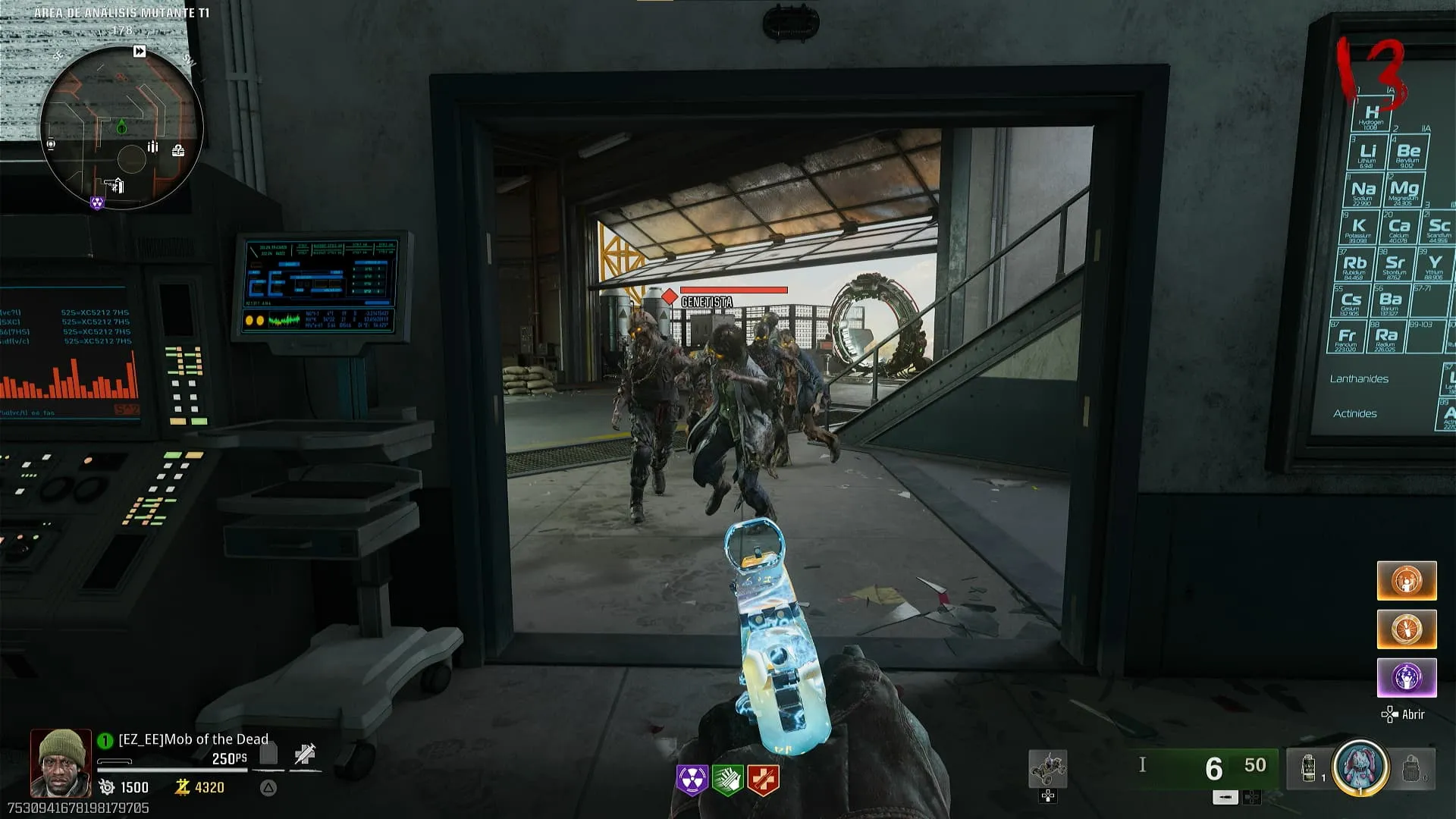
Task: Click the player portrait with green beanie
Action: click(x=61, y=763)
